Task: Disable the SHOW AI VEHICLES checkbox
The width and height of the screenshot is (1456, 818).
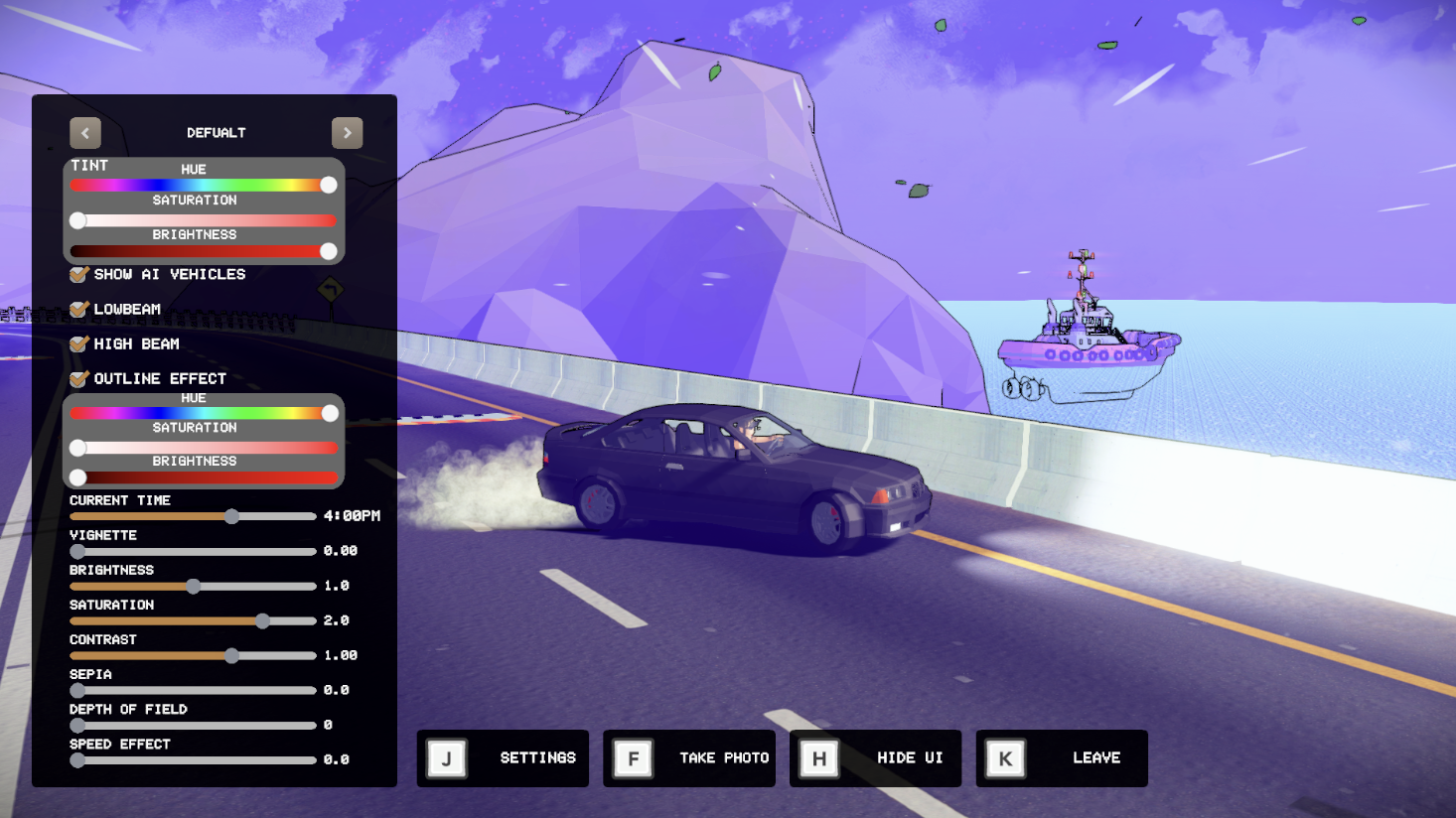Action: 77,274
